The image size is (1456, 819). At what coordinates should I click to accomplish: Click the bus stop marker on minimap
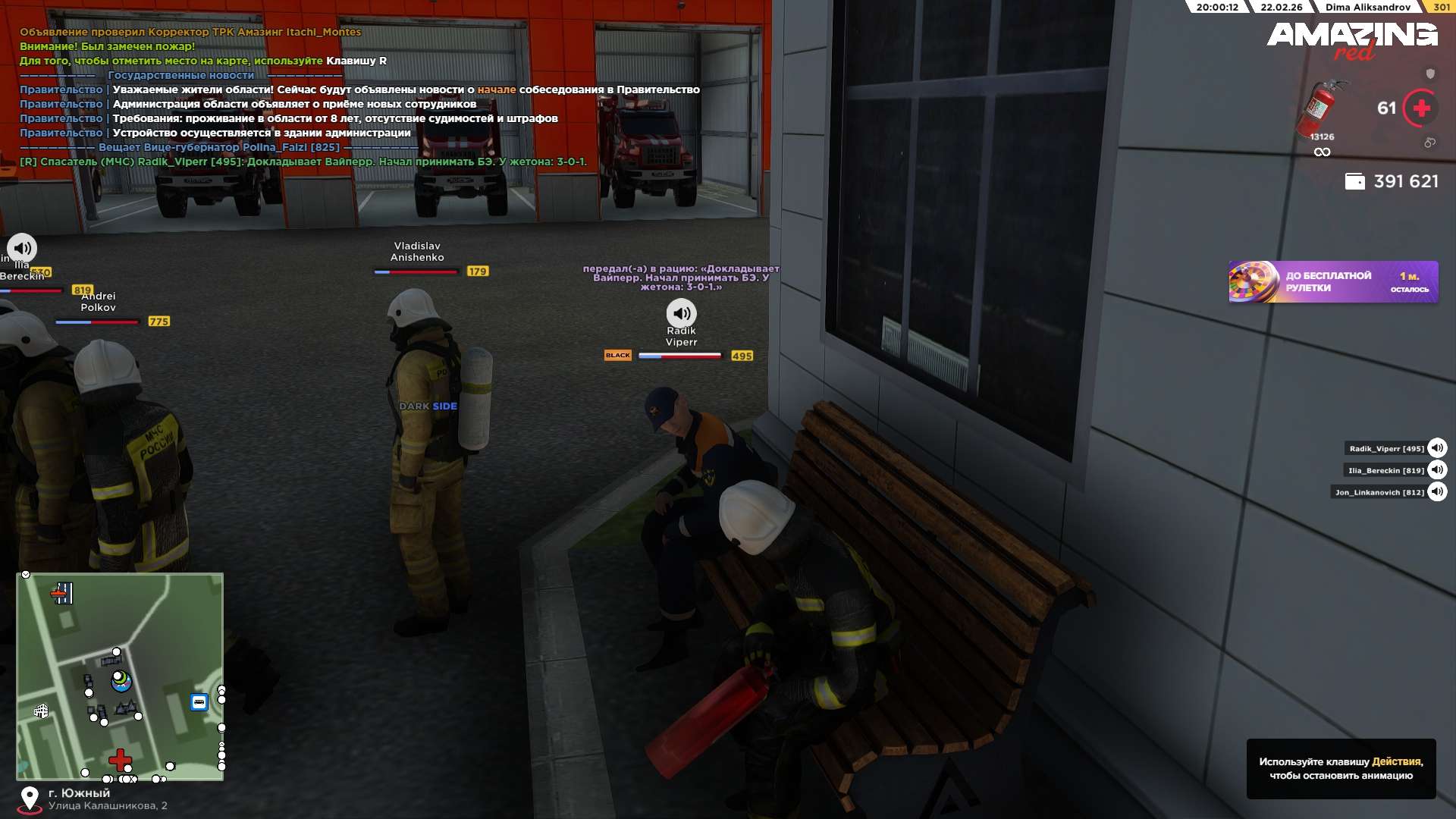point(199,702)
